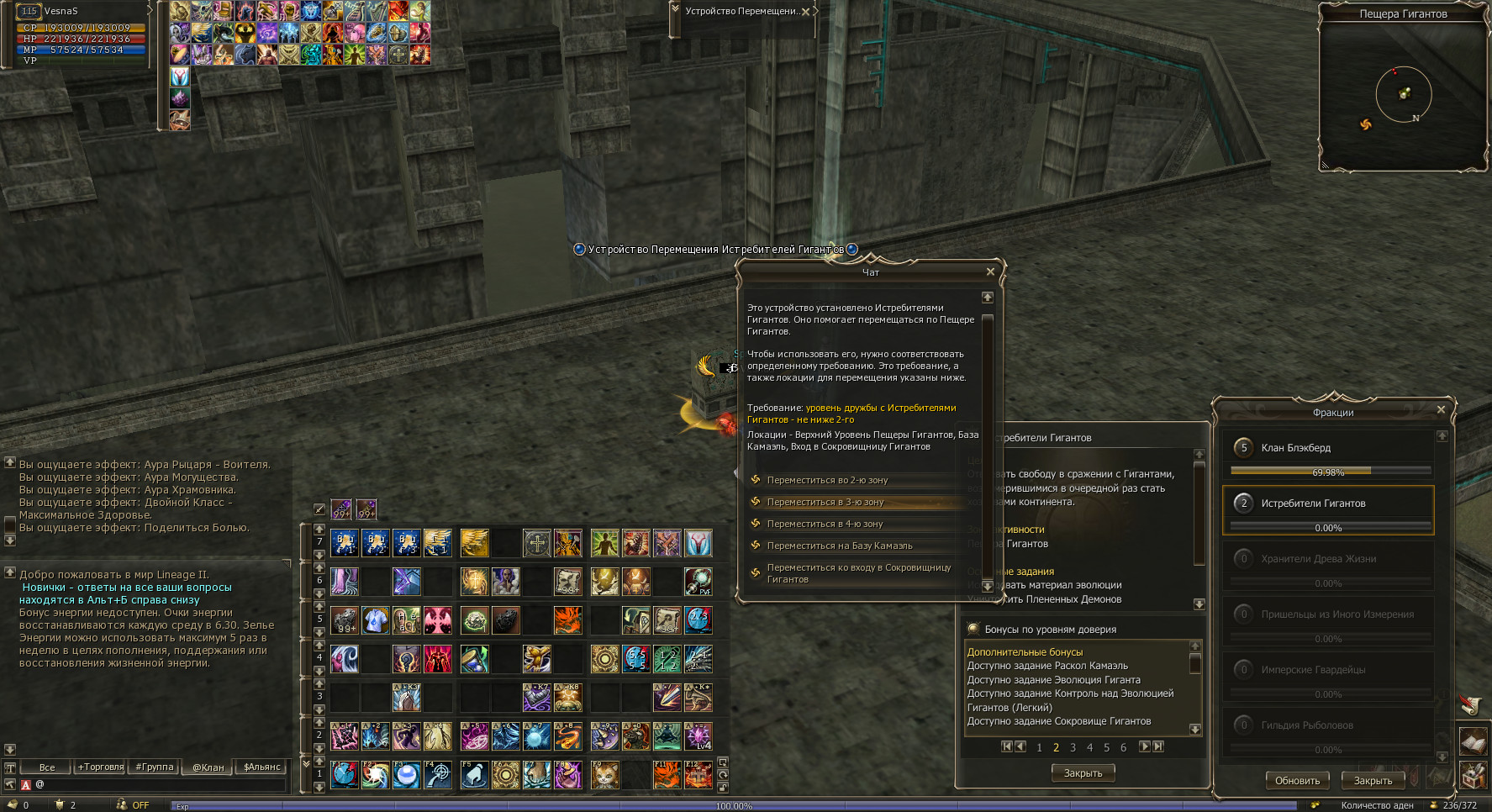1492x812 pixels.
Task: Open the @Клан chat tab
Action: [x=208, y=767]
